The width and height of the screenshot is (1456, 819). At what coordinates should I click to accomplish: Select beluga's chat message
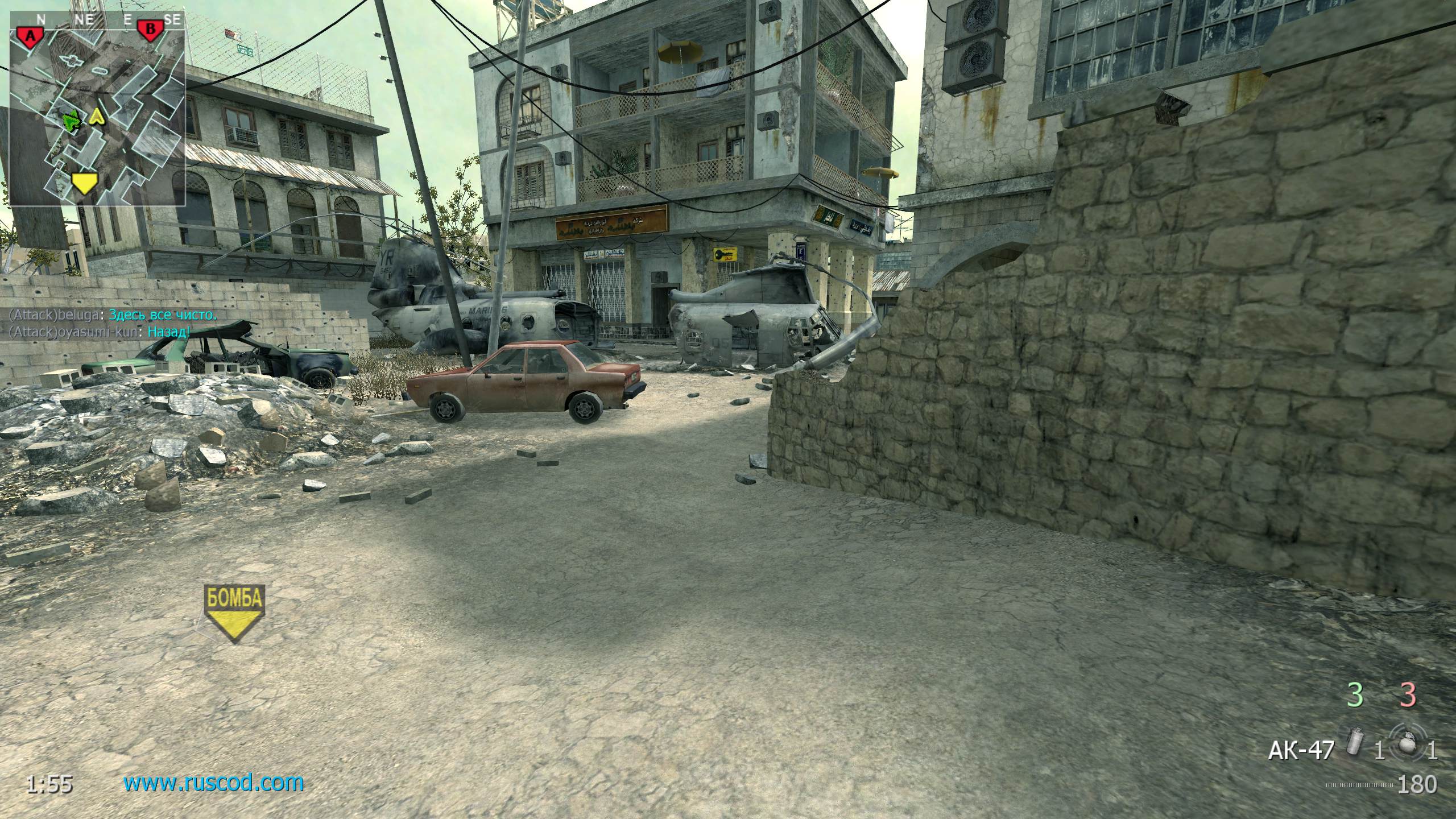[x=113, y=315]
